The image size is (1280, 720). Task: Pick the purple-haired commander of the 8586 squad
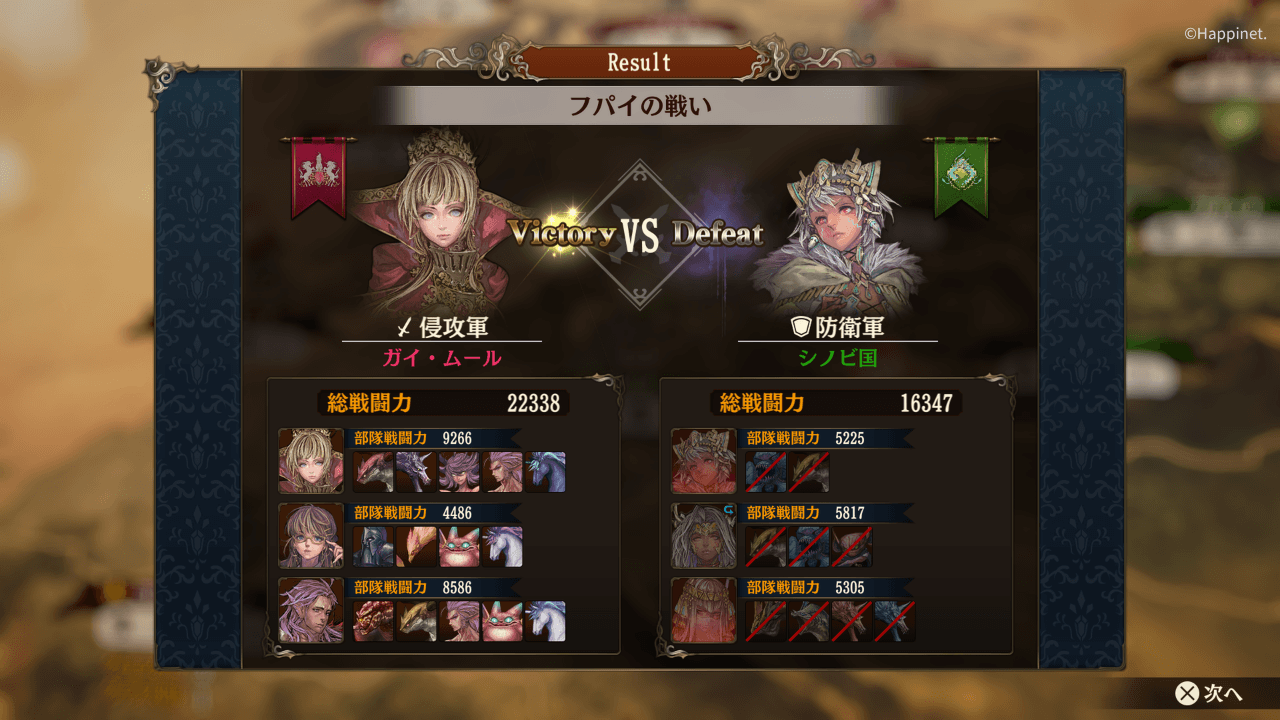[x=311, y=610]
